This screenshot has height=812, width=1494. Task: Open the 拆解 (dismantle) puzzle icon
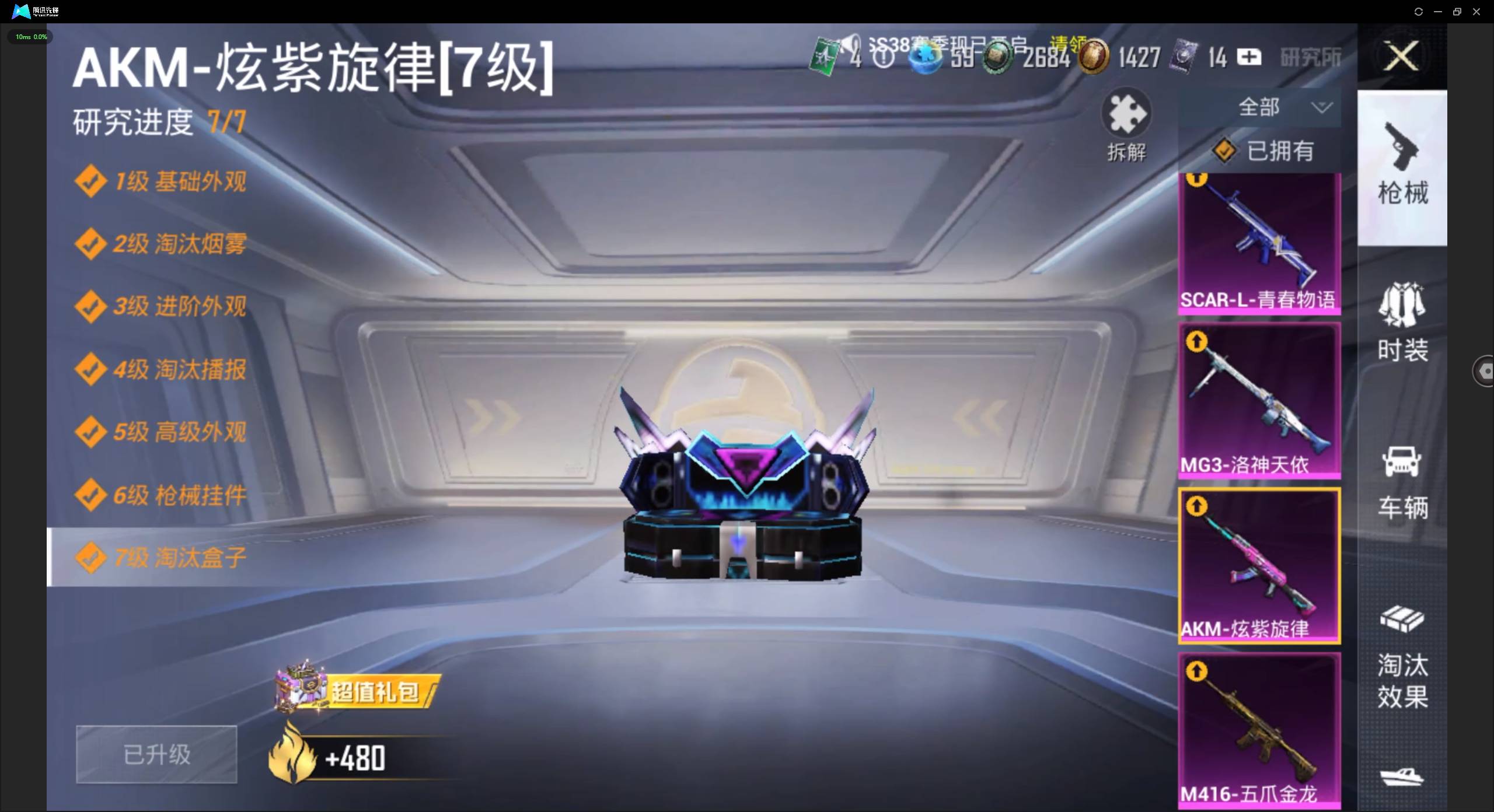[1126, 124]
